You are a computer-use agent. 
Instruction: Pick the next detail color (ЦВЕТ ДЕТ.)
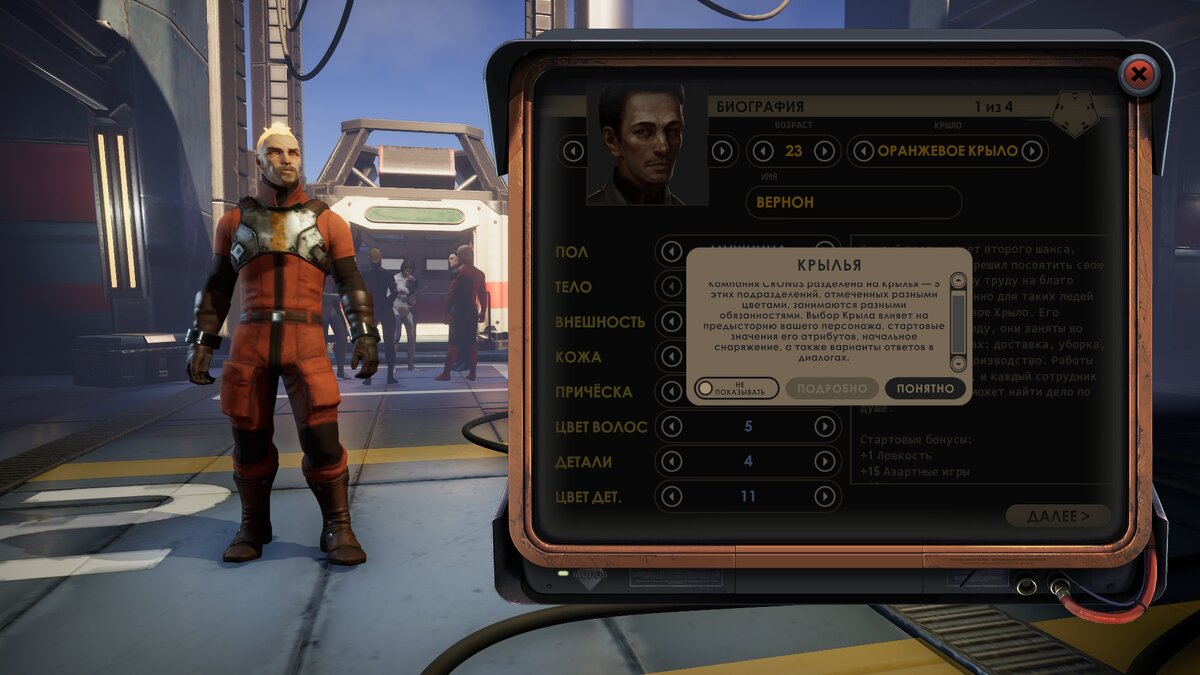pos(824,496)
